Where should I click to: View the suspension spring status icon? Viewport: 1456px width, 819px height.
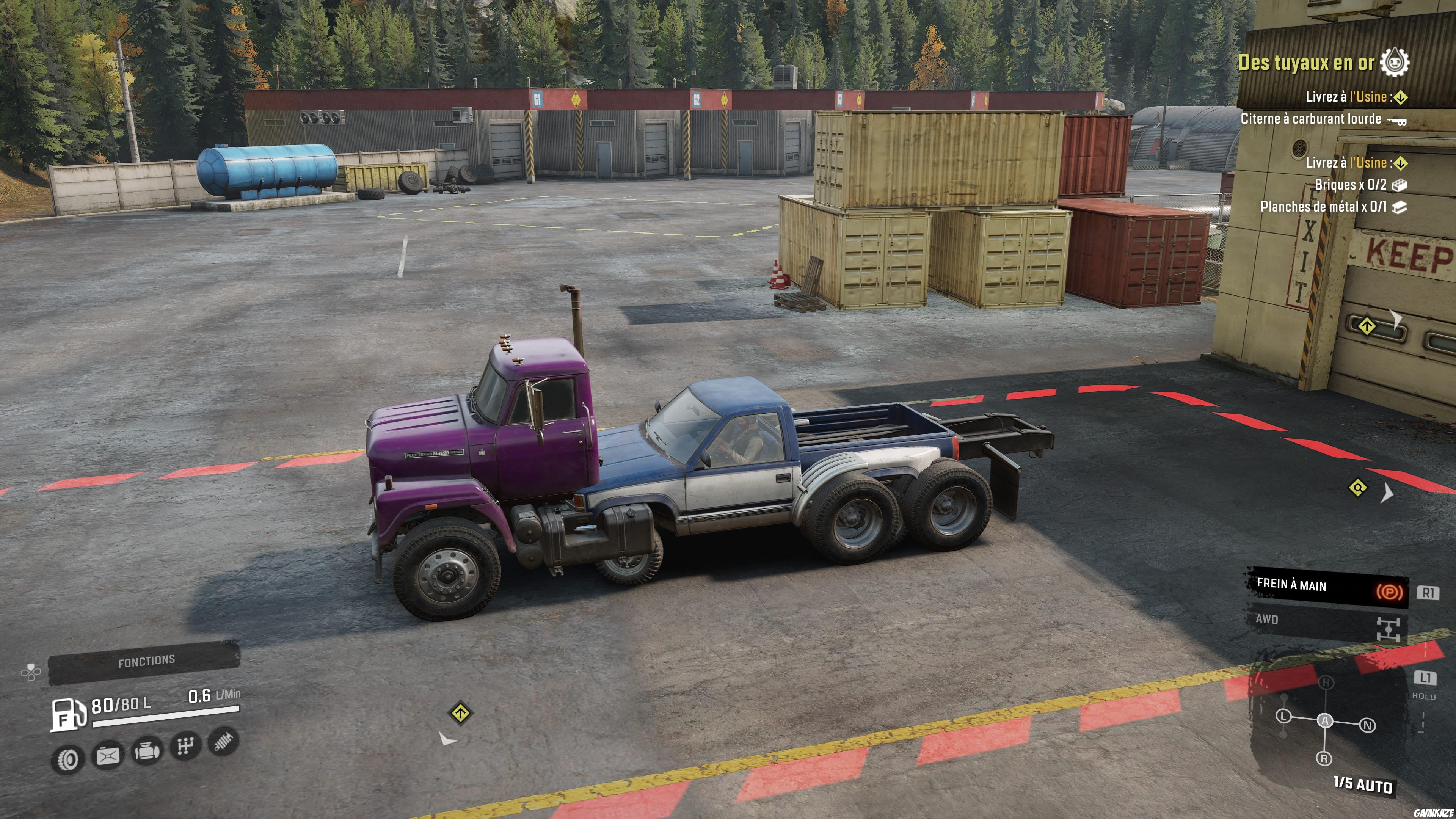coord(224,741)
